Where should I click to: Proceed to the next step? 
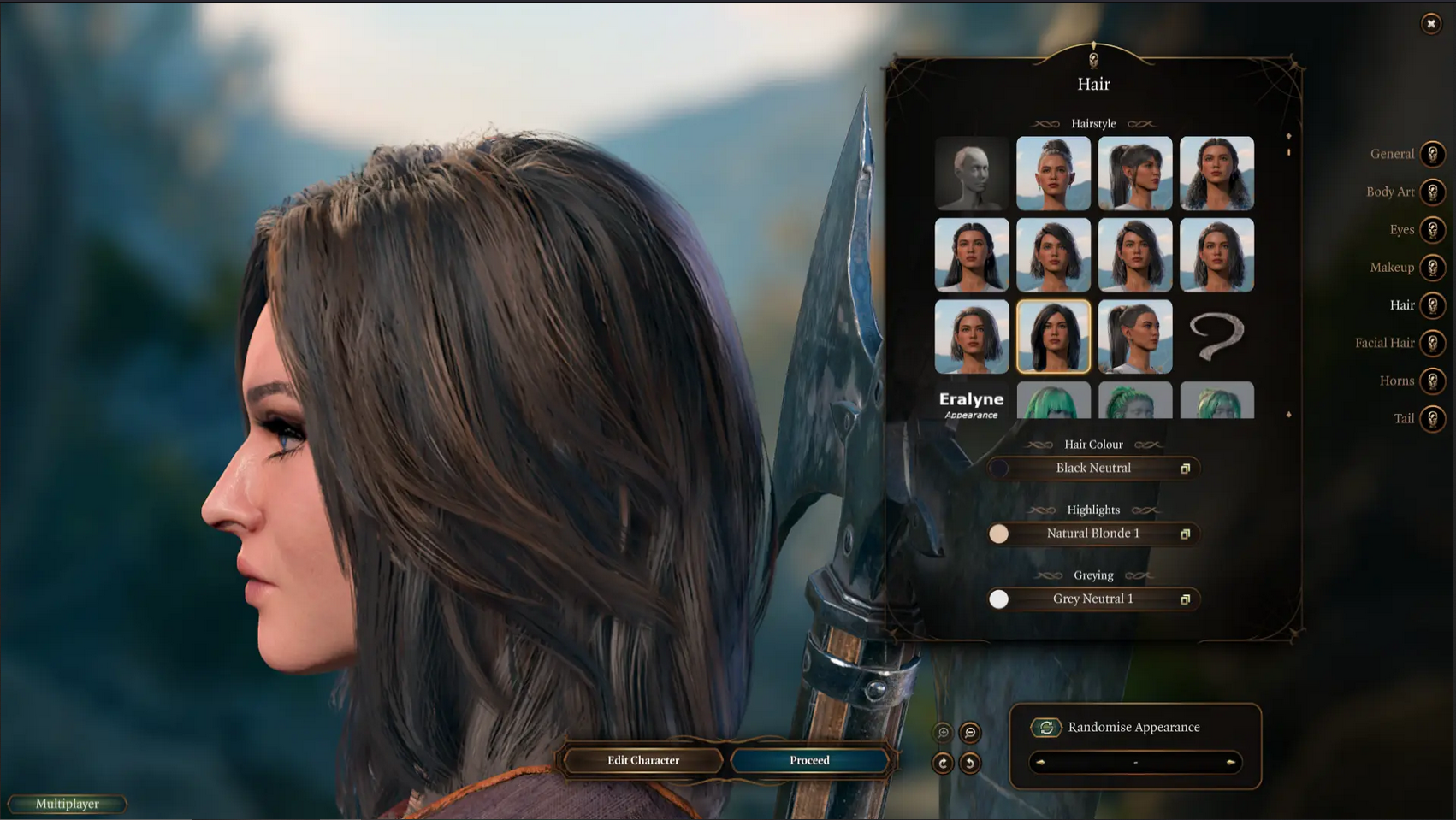809,760
